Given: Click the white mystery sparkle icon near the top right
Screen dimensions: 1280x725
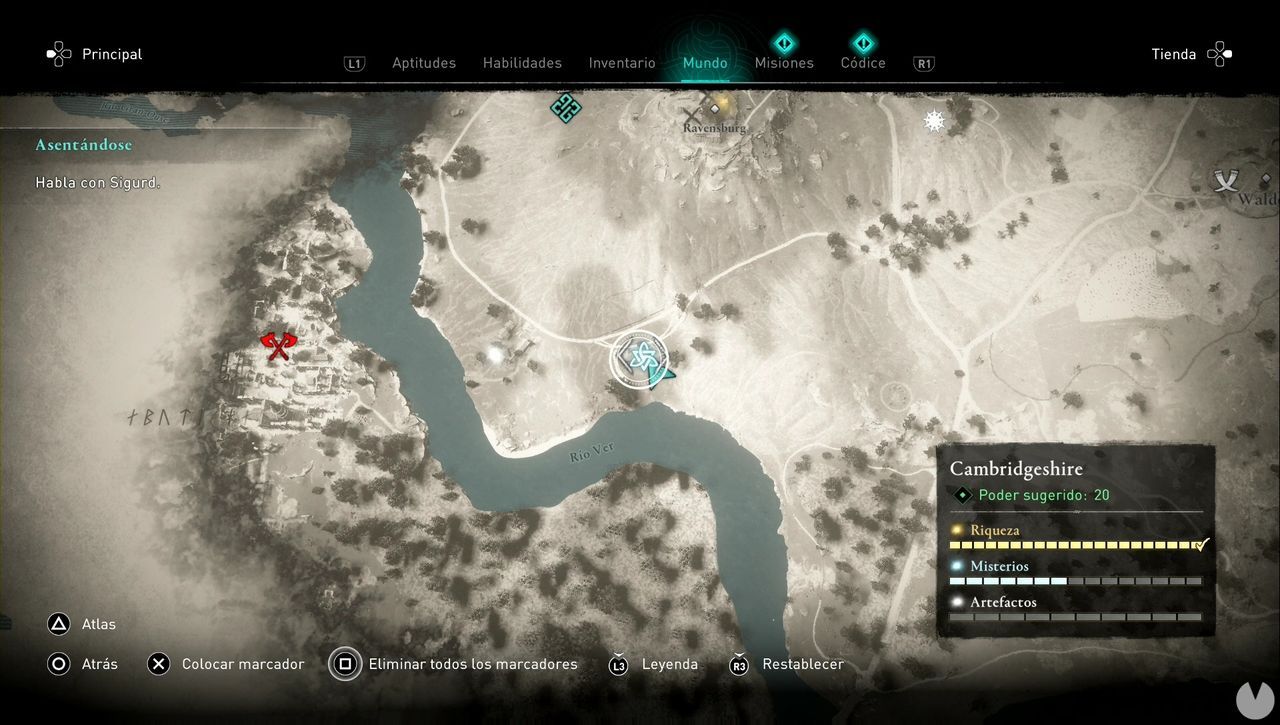Looking at the screenshot, I should click(933, 120).
